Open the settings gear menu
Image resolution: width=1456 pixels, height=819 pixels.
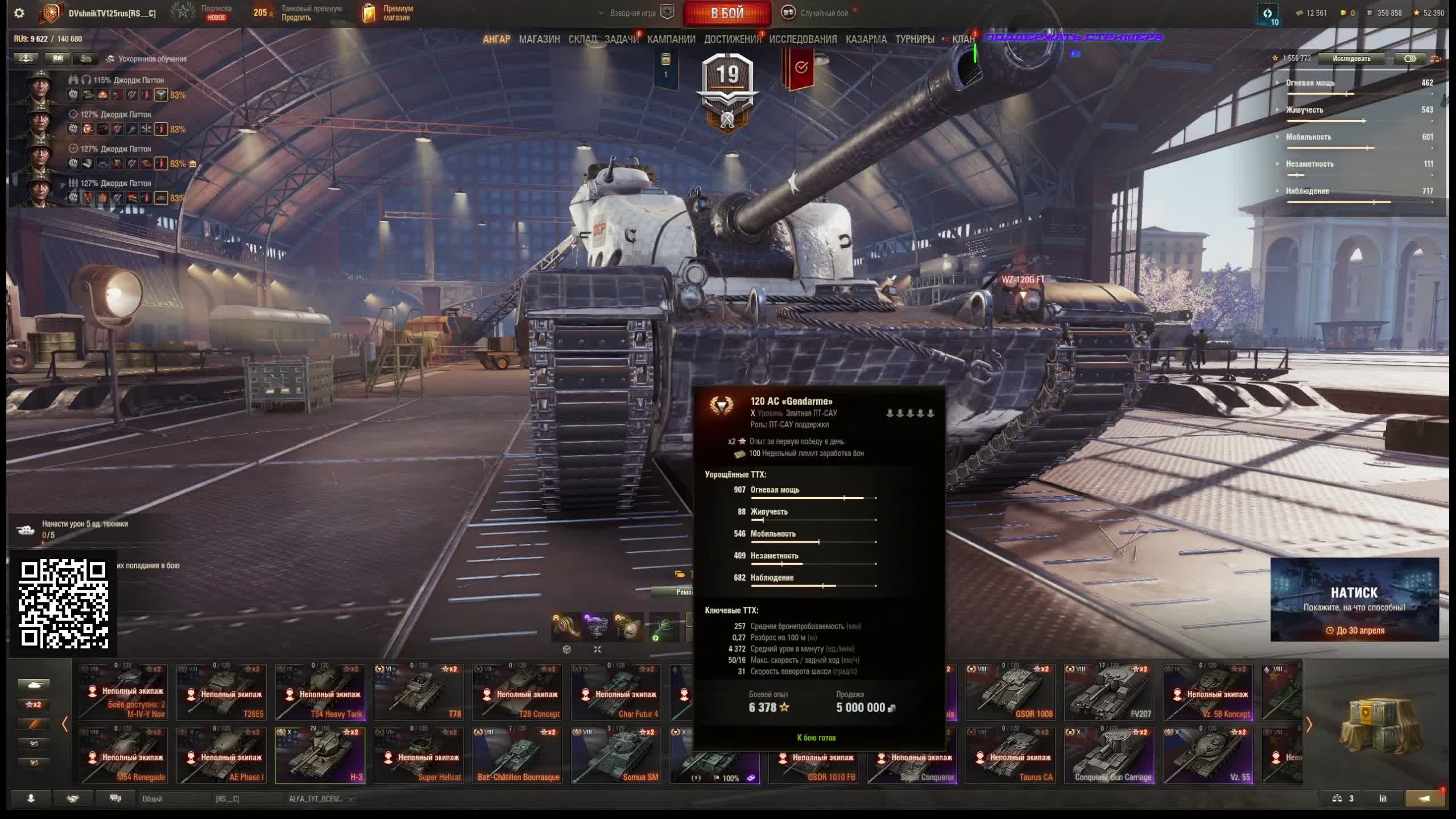pyautogui.click(x=19, y=13)
